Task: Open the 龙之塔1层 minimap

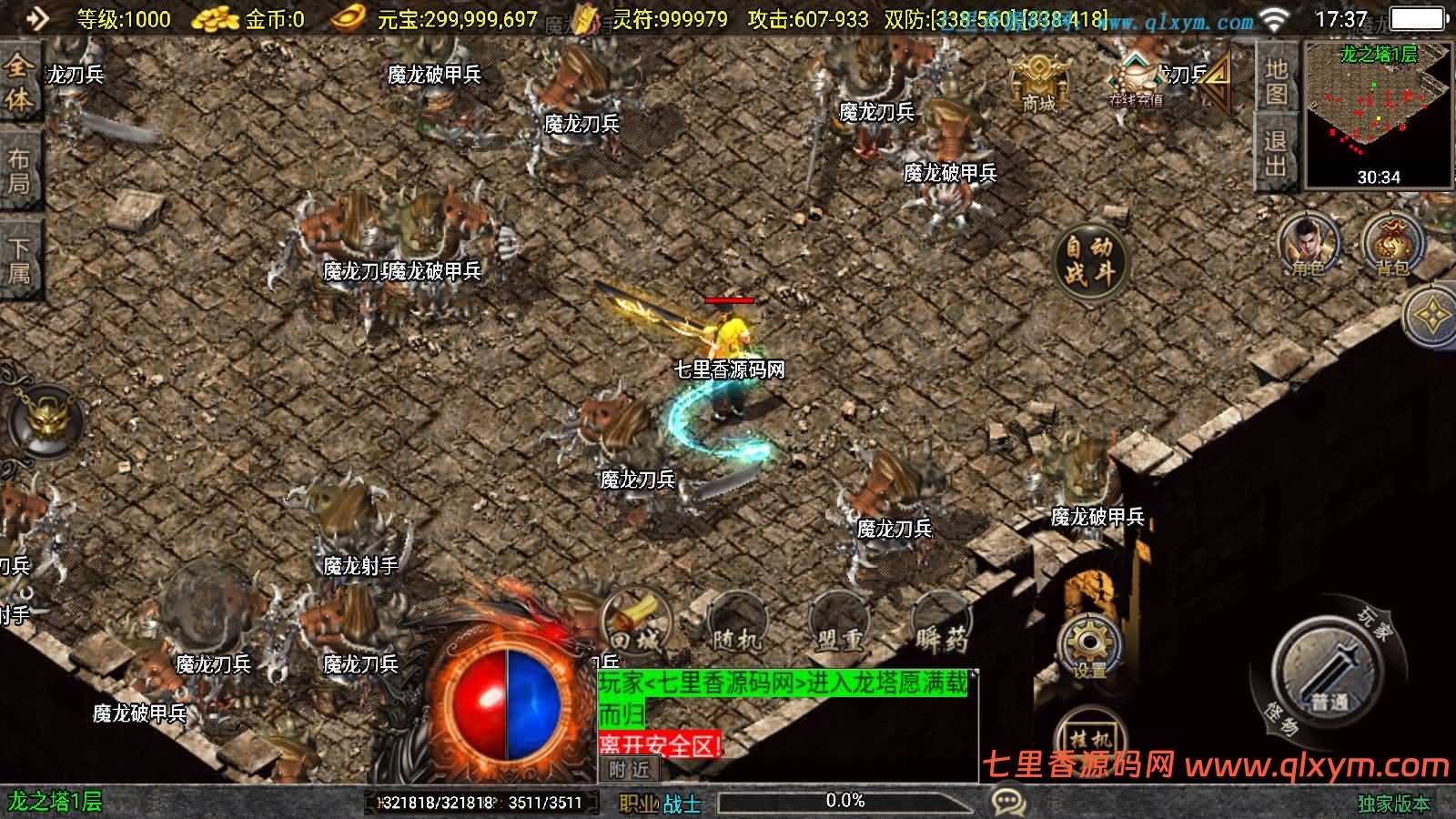Action: [x=1378, y=114]
